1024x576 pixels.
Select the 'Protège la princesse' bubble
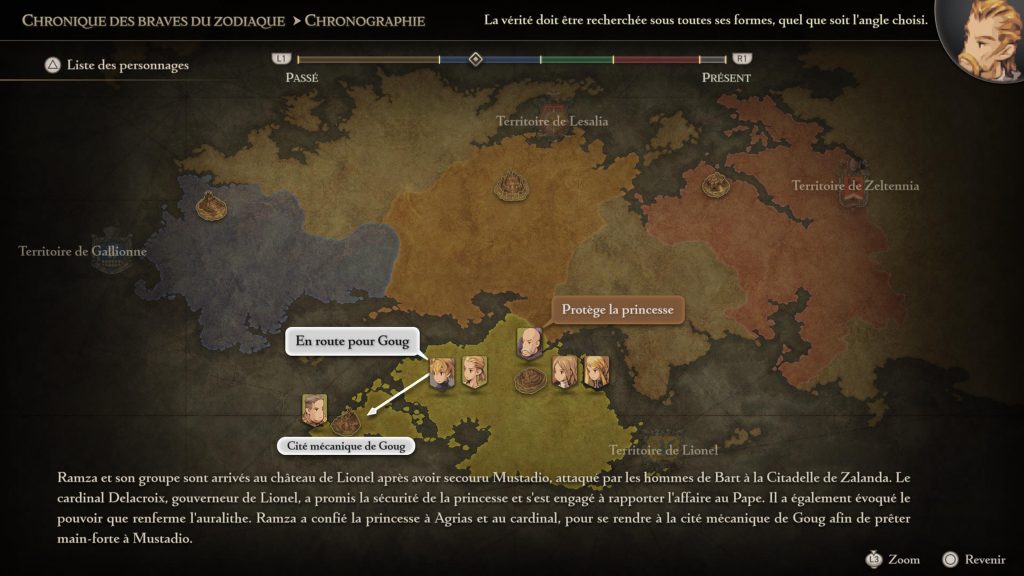(x=617, y=309)
